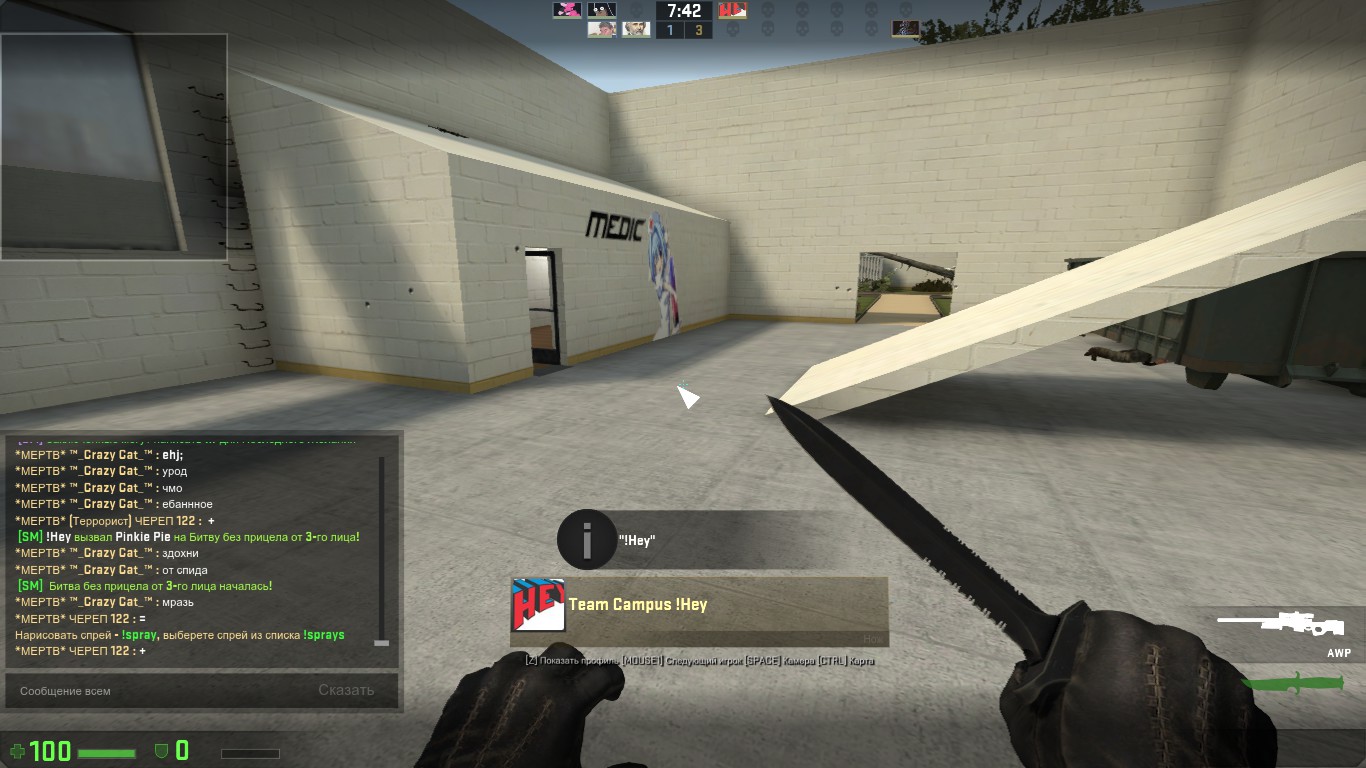Select the red HEY avatar beside the timer
This screenshot has height=768, width=1366.
coord(733,10)
